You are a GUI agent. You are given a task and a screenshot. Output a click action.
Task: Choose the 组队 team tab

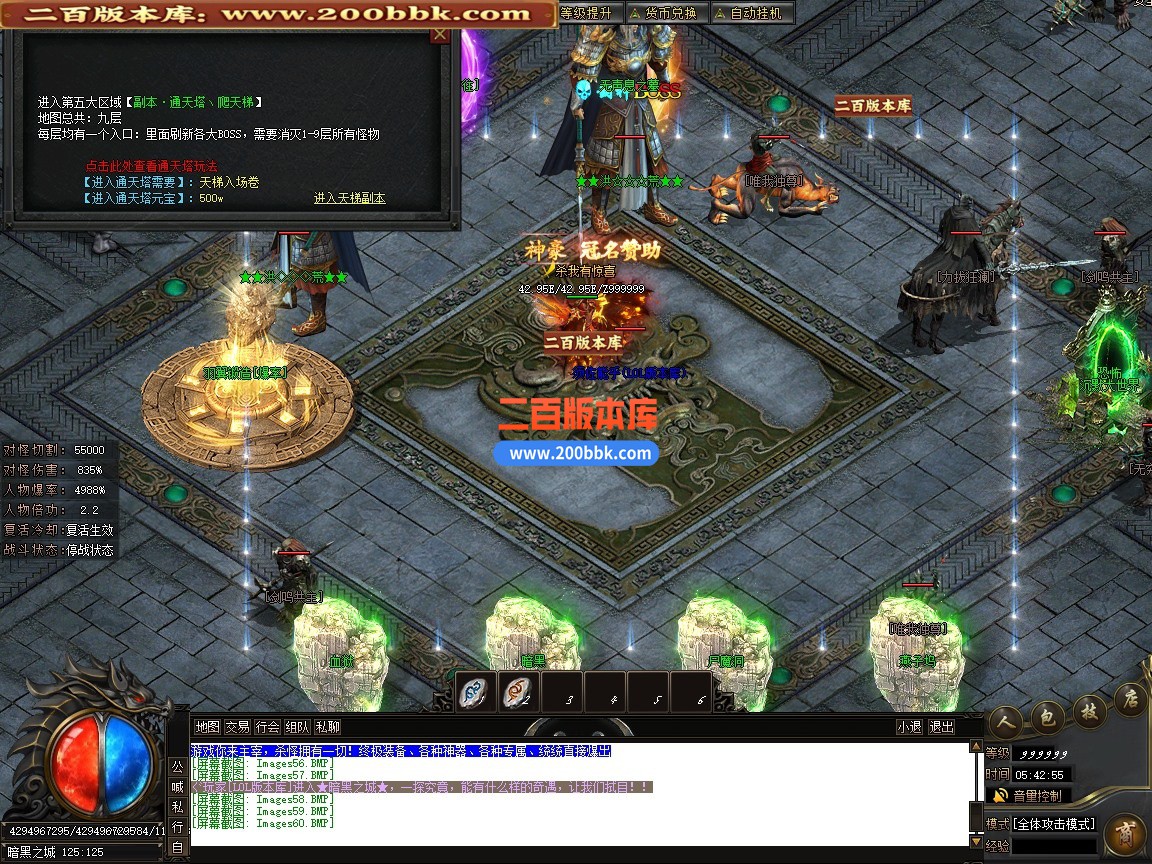point(297,727)
